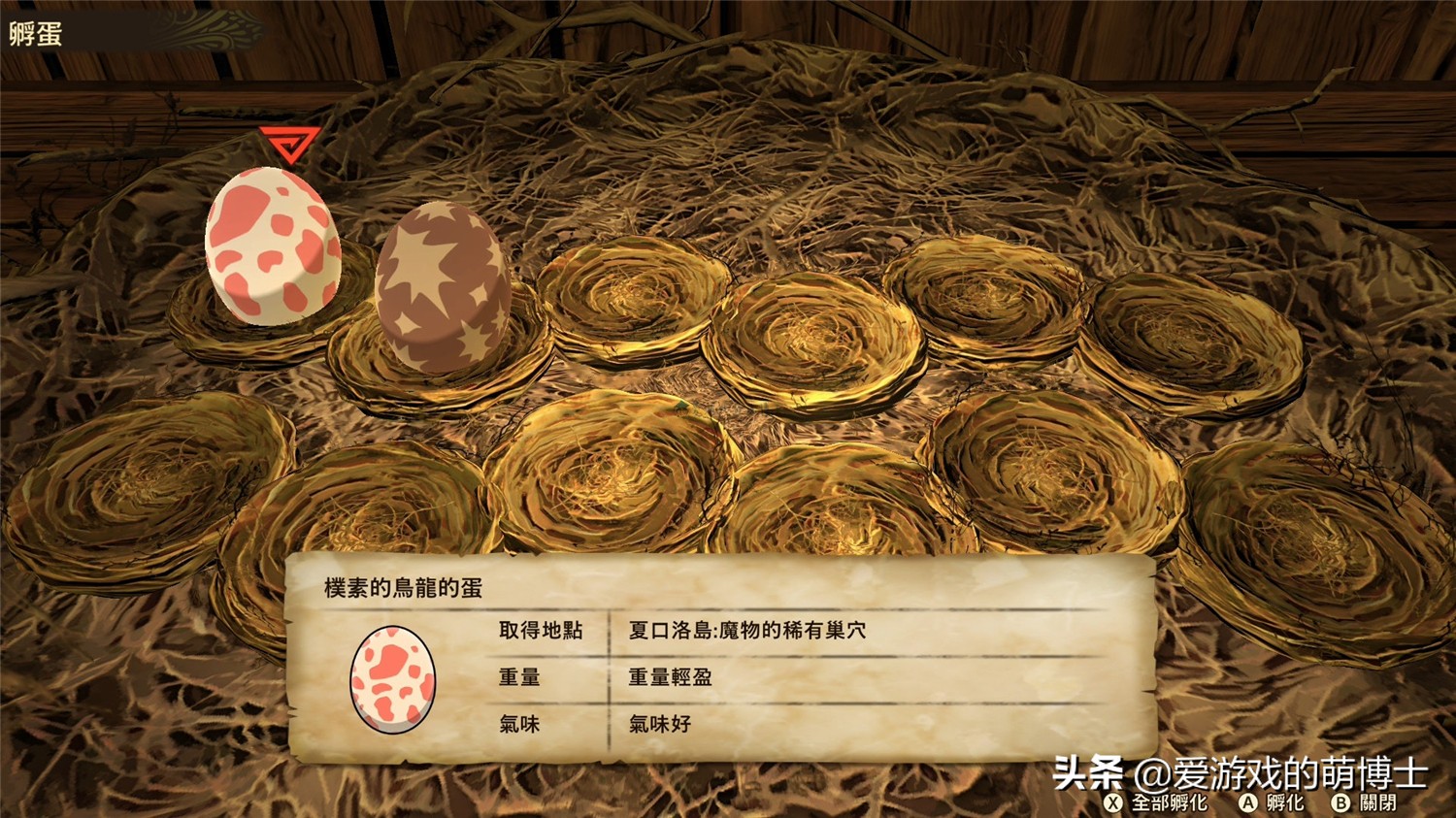Click the X button prompt icon
1456x818 pixels.
pyautogui.click(x=1112, y=803)
